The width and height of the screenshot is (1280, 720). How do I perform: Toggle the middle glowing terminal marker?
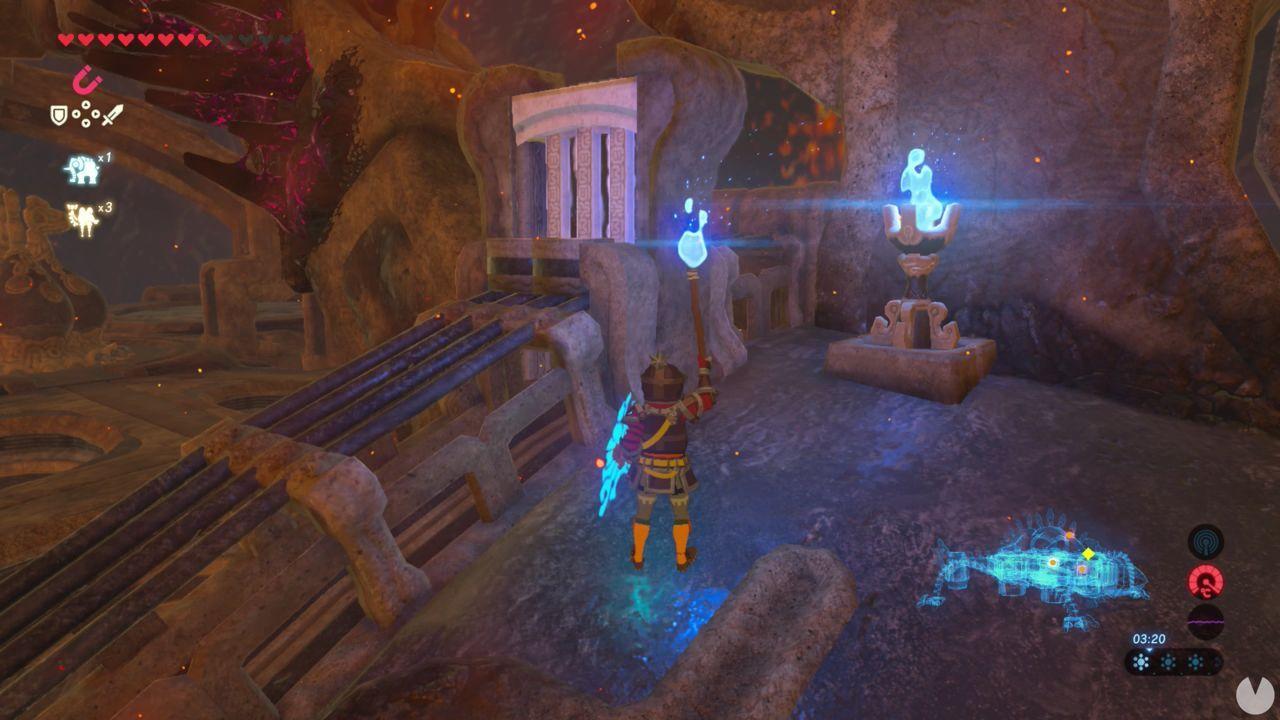pos(1053,562)
